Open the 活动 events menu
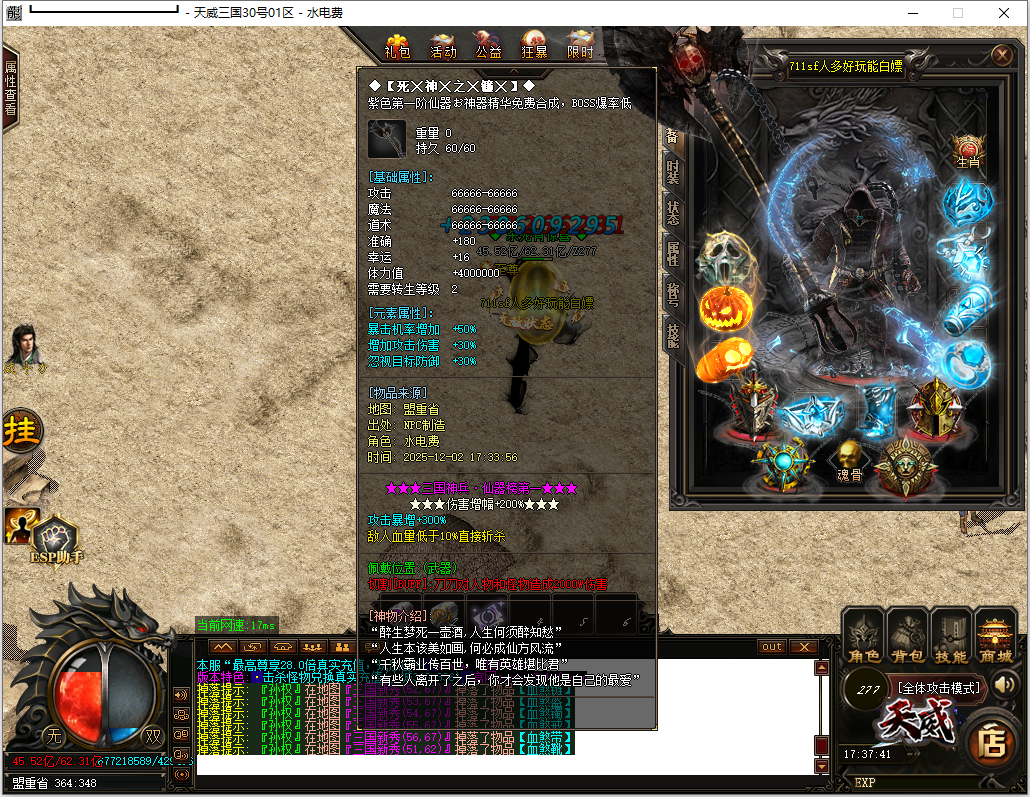Image resolution: width=1030 pixels, height=797 pixels. coord(443,45)
